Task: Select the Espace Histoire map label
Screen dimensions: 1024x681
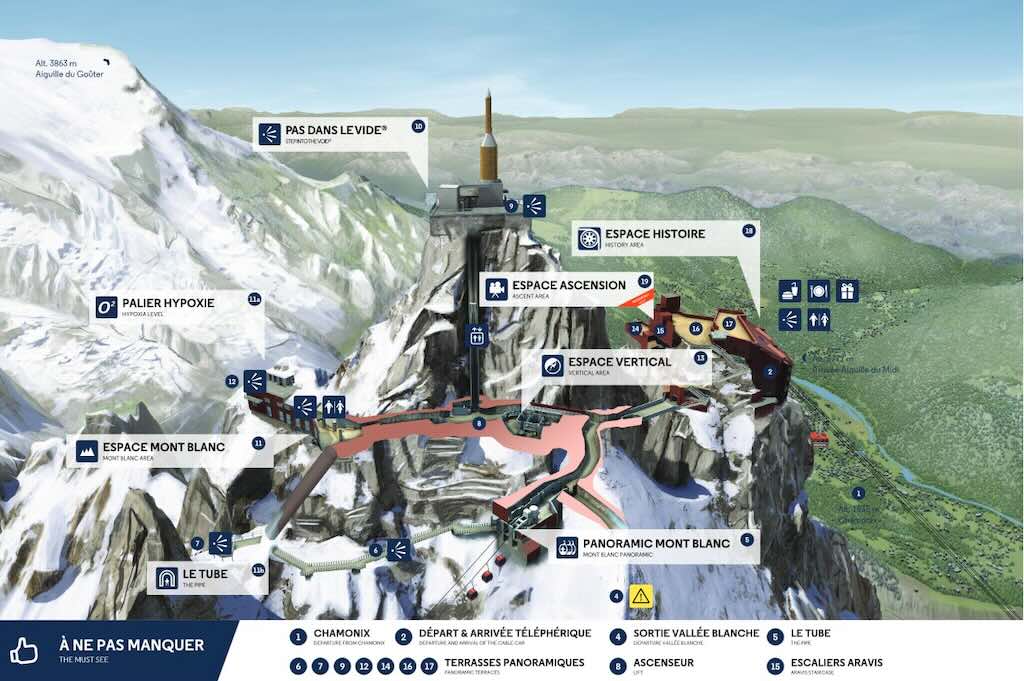Action: coord(662,238)
